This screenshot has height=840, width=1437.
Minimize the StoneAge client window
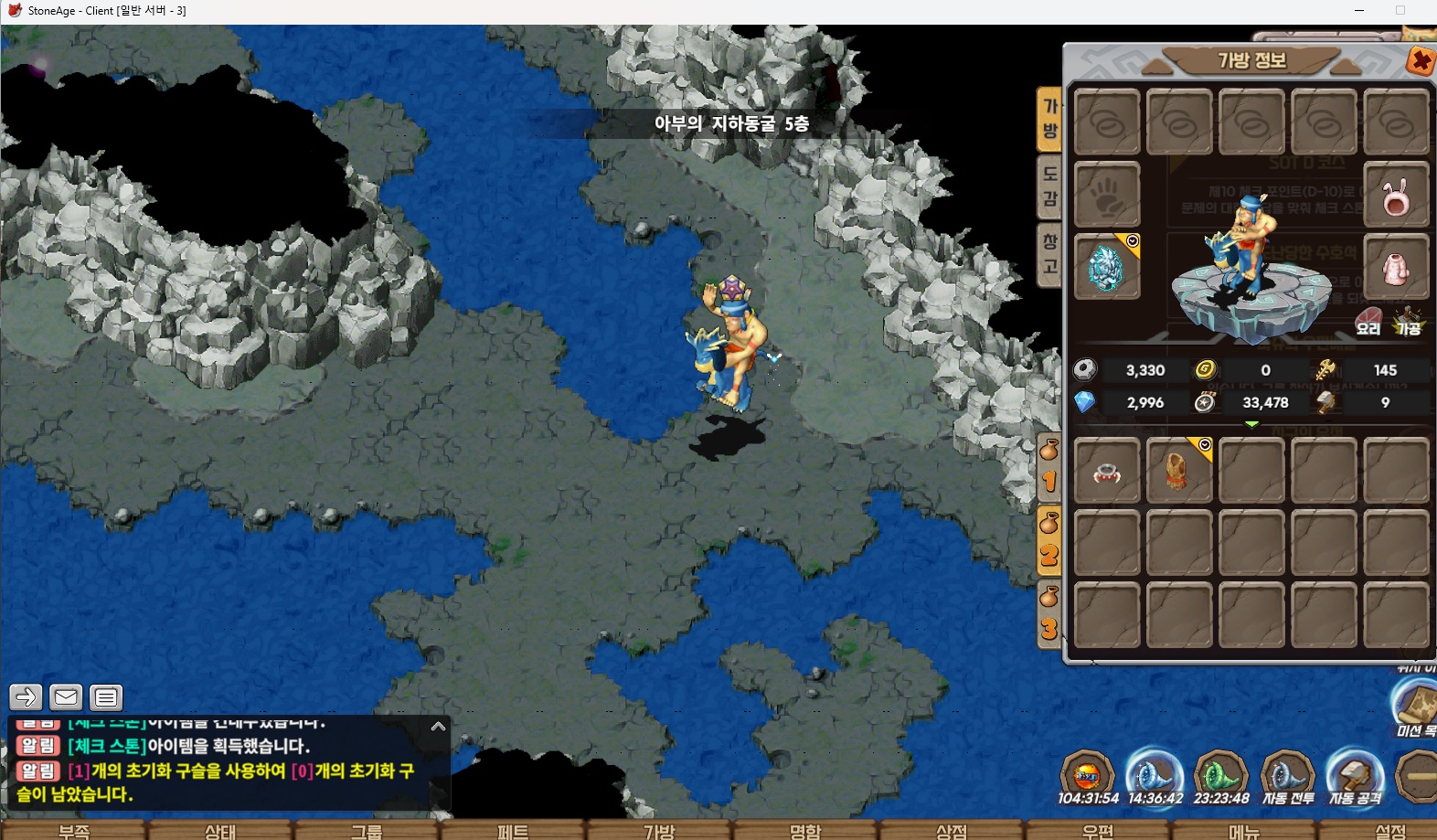[1359, 11]
